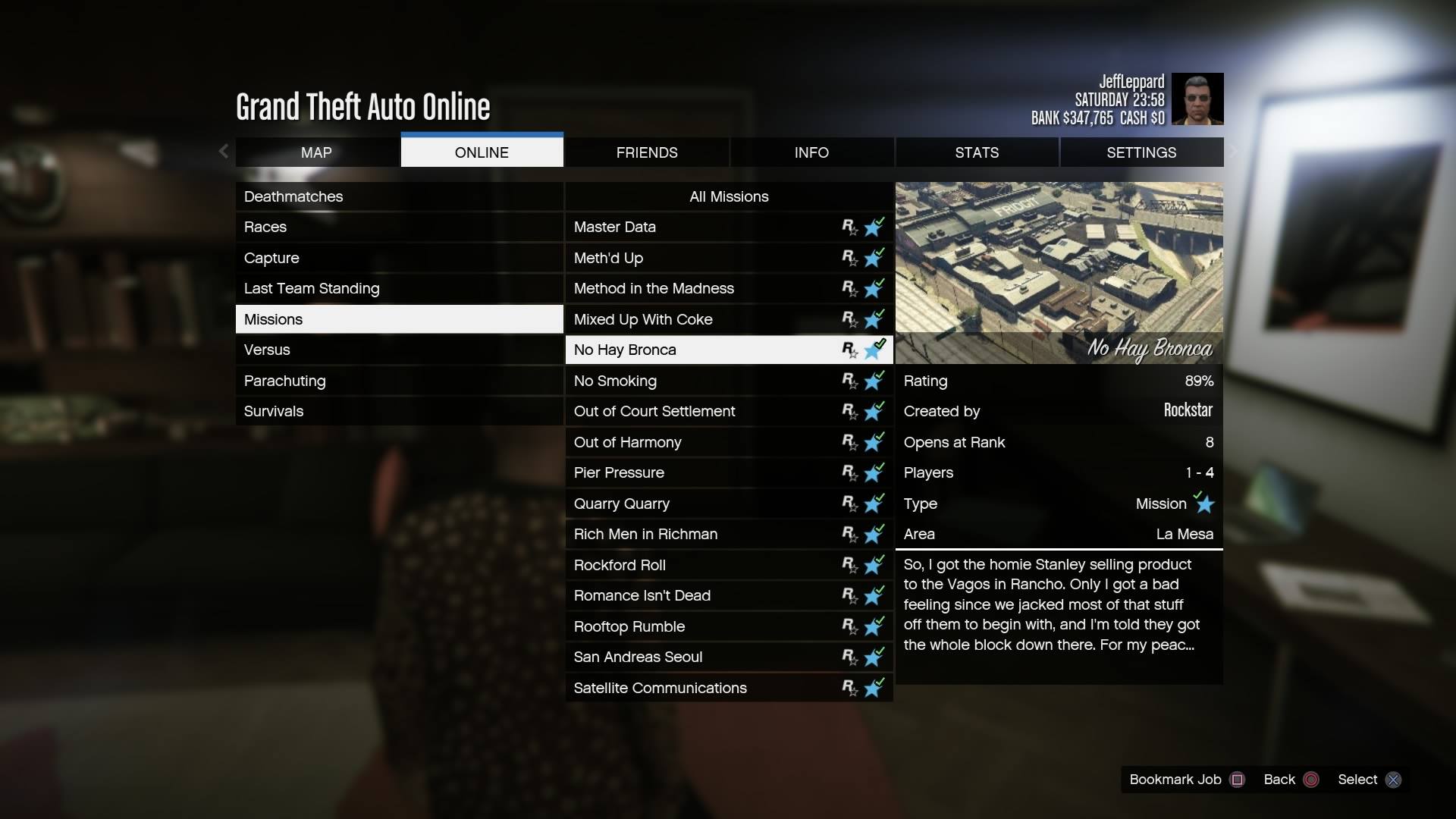The image size is (1456, 819).
Task: Click the Rockstar R icon beside Master Data
Action: (x=850, y=227)
